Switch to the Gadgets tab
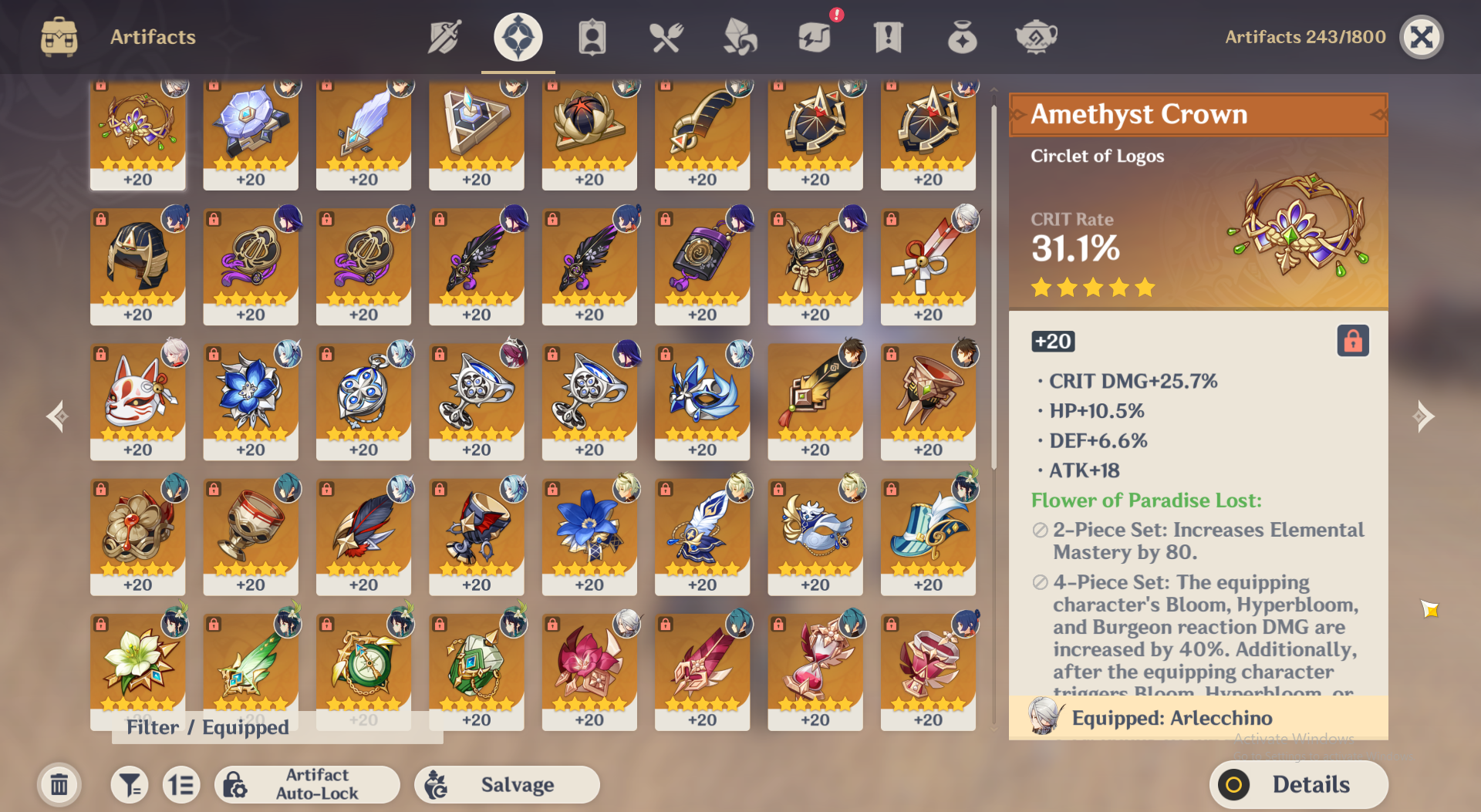The image size is (1481, 812). [814, 37]
